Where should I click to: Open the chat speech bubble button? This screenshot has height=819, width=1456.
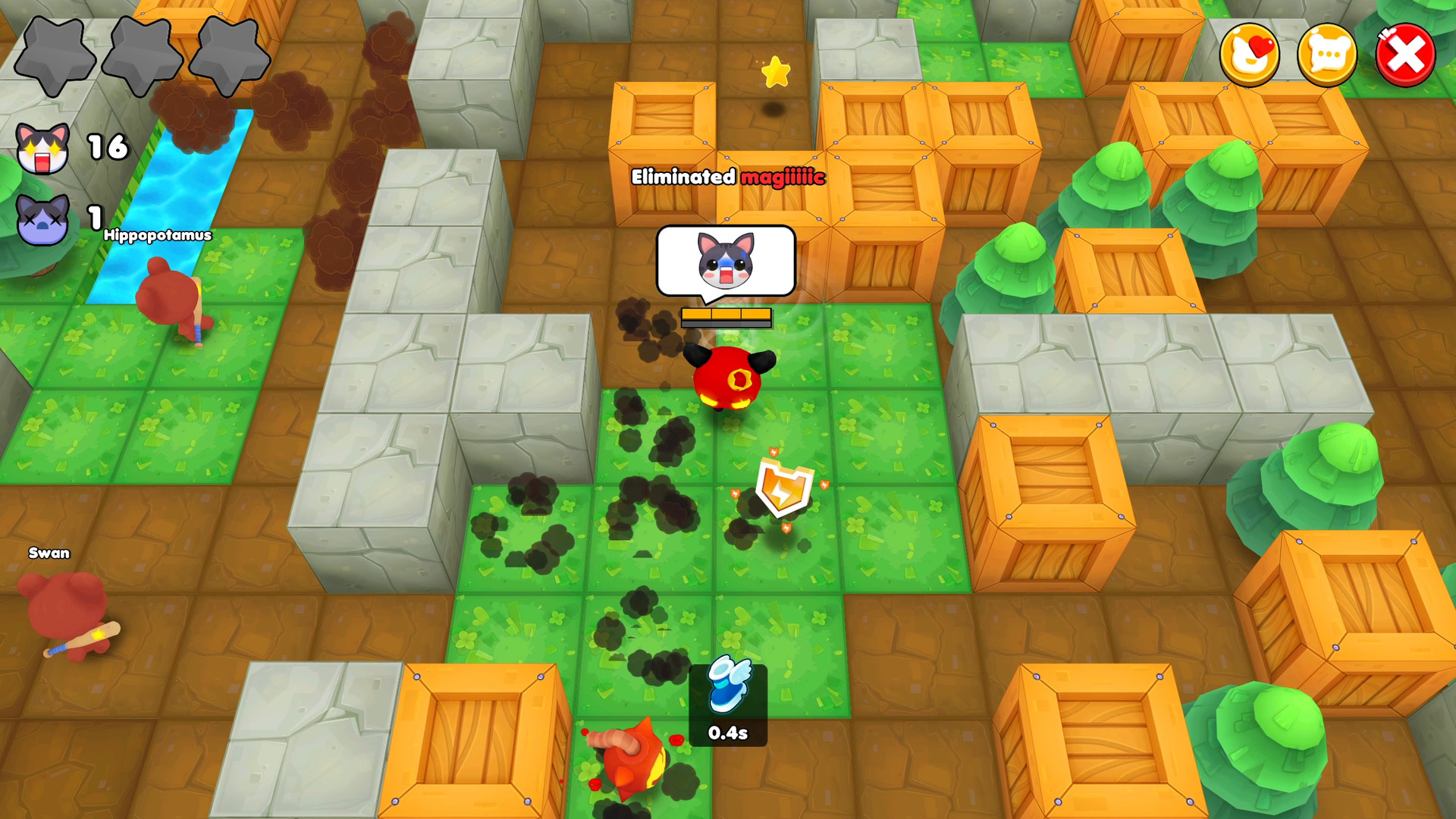tap(1327, 55)
